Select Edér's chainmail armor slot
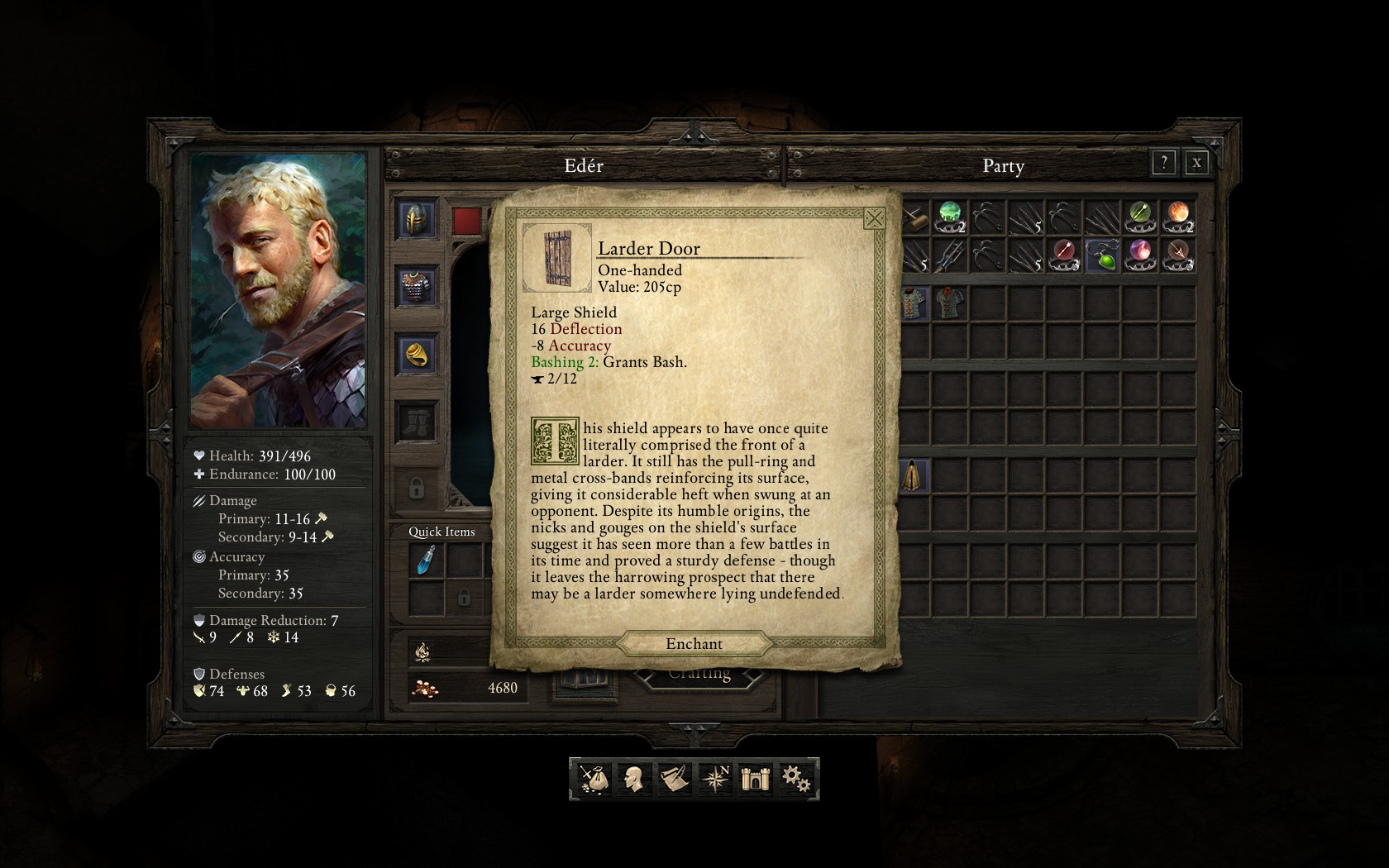Screen dimensions: 1389x868 click(x=416, y=284)
